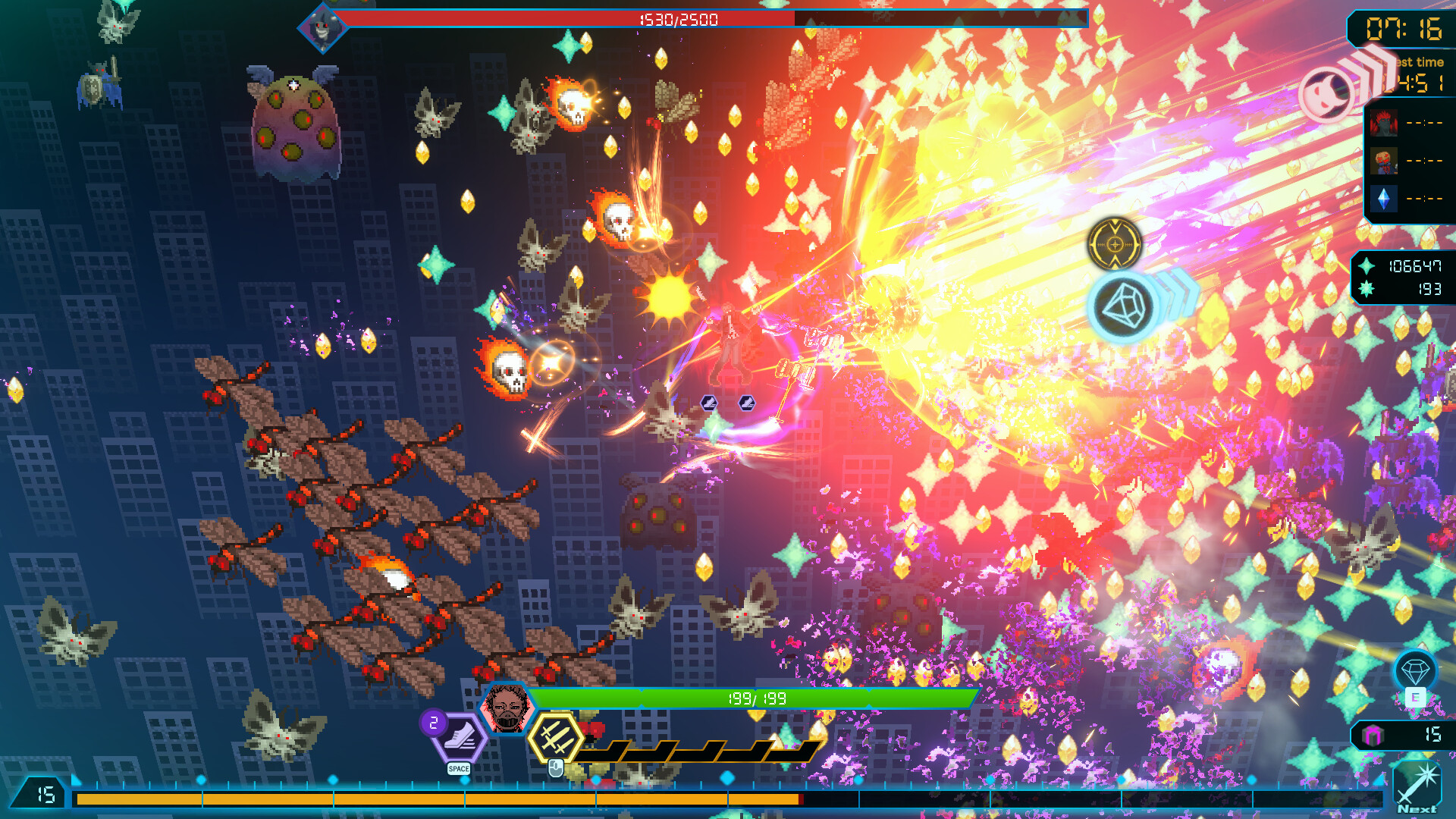Toggle the mouse button prompt under the weapon icon
Screen dimensions: 1456x819
pyautogui.click(x=556, y=769)
